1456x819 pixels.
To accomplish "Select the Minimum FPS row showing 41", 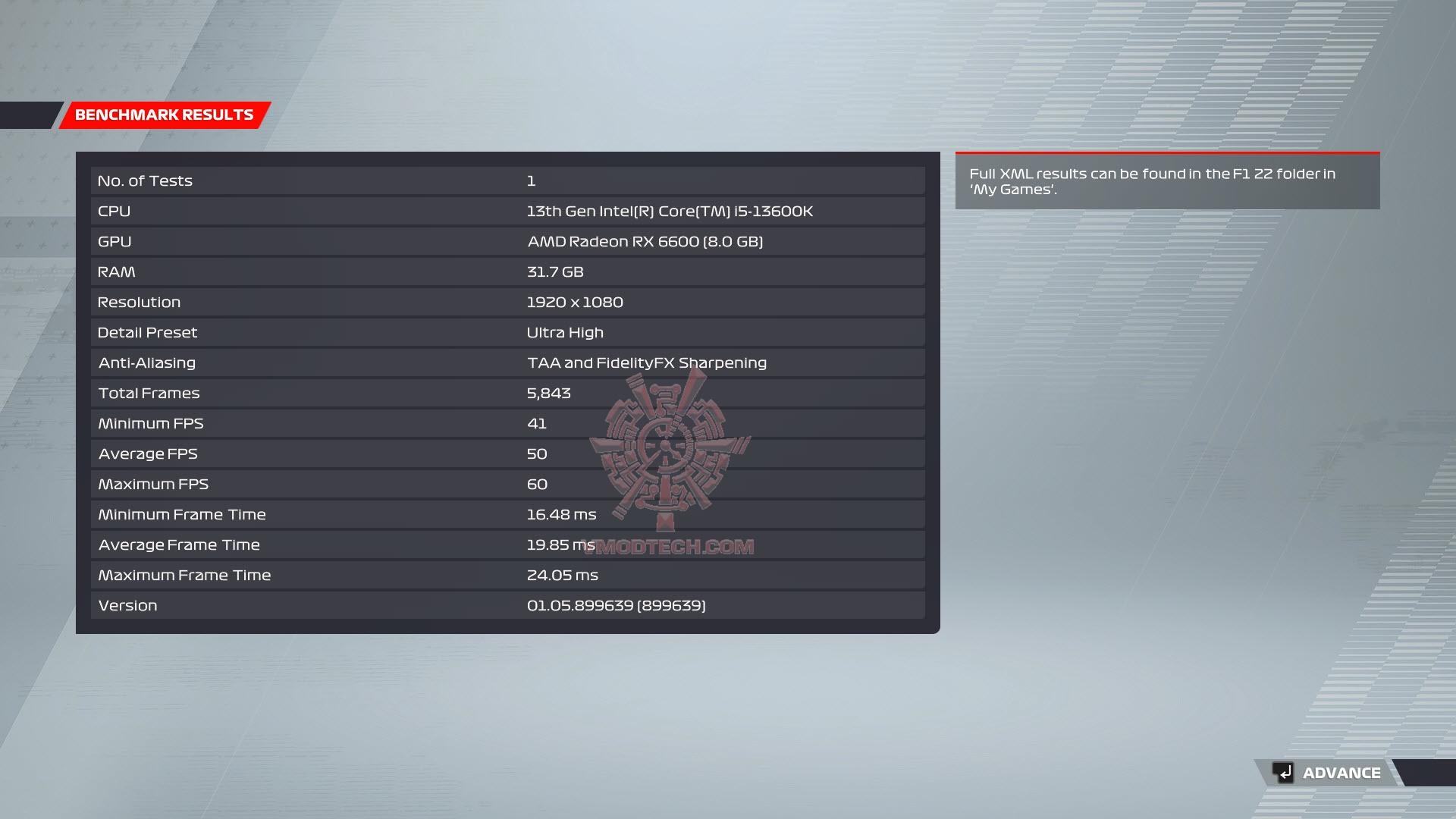I will pos(508,423).
